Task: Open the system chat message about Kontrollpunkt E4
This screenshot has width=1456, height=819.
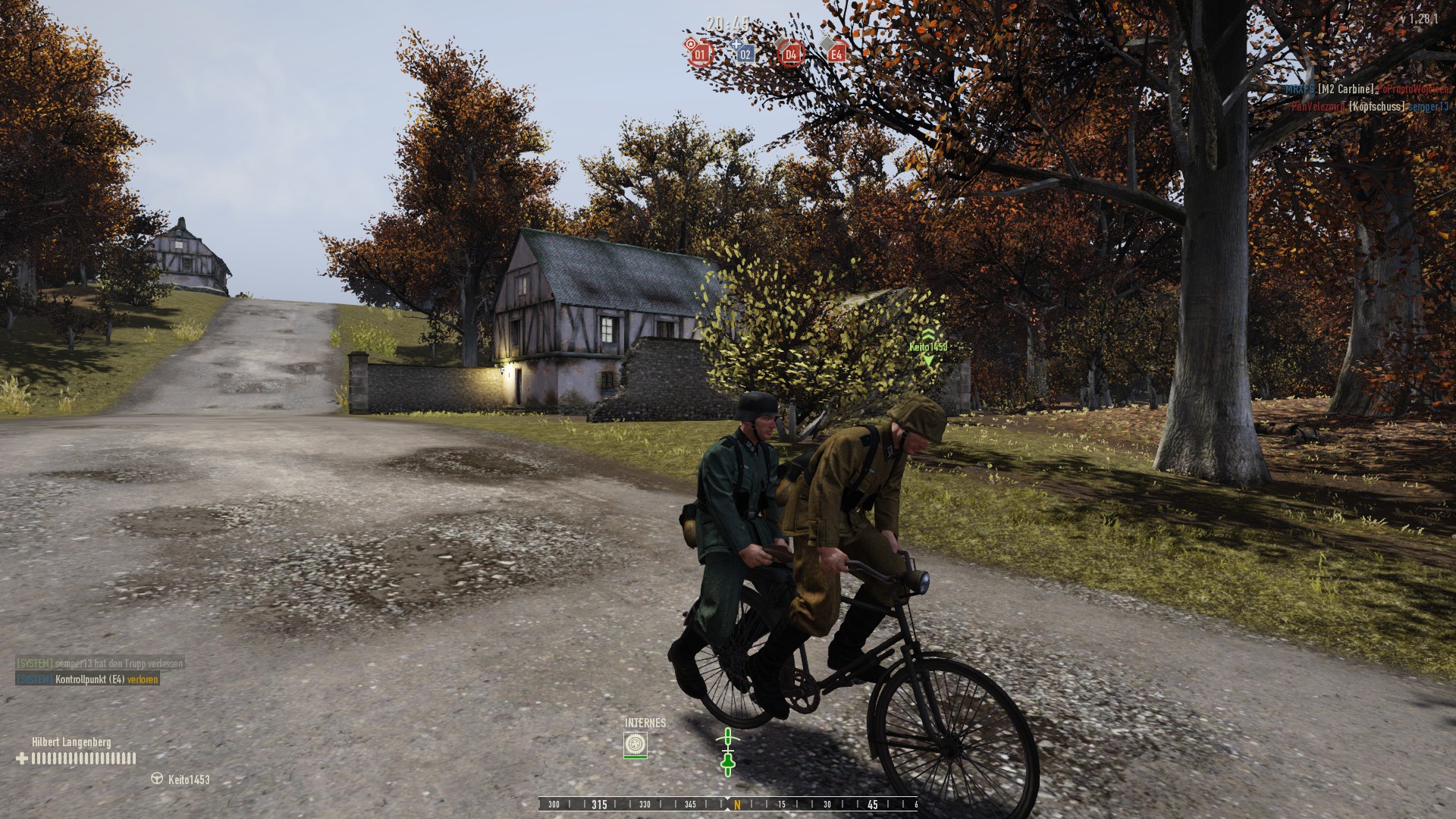Action: tap(88, 679)
